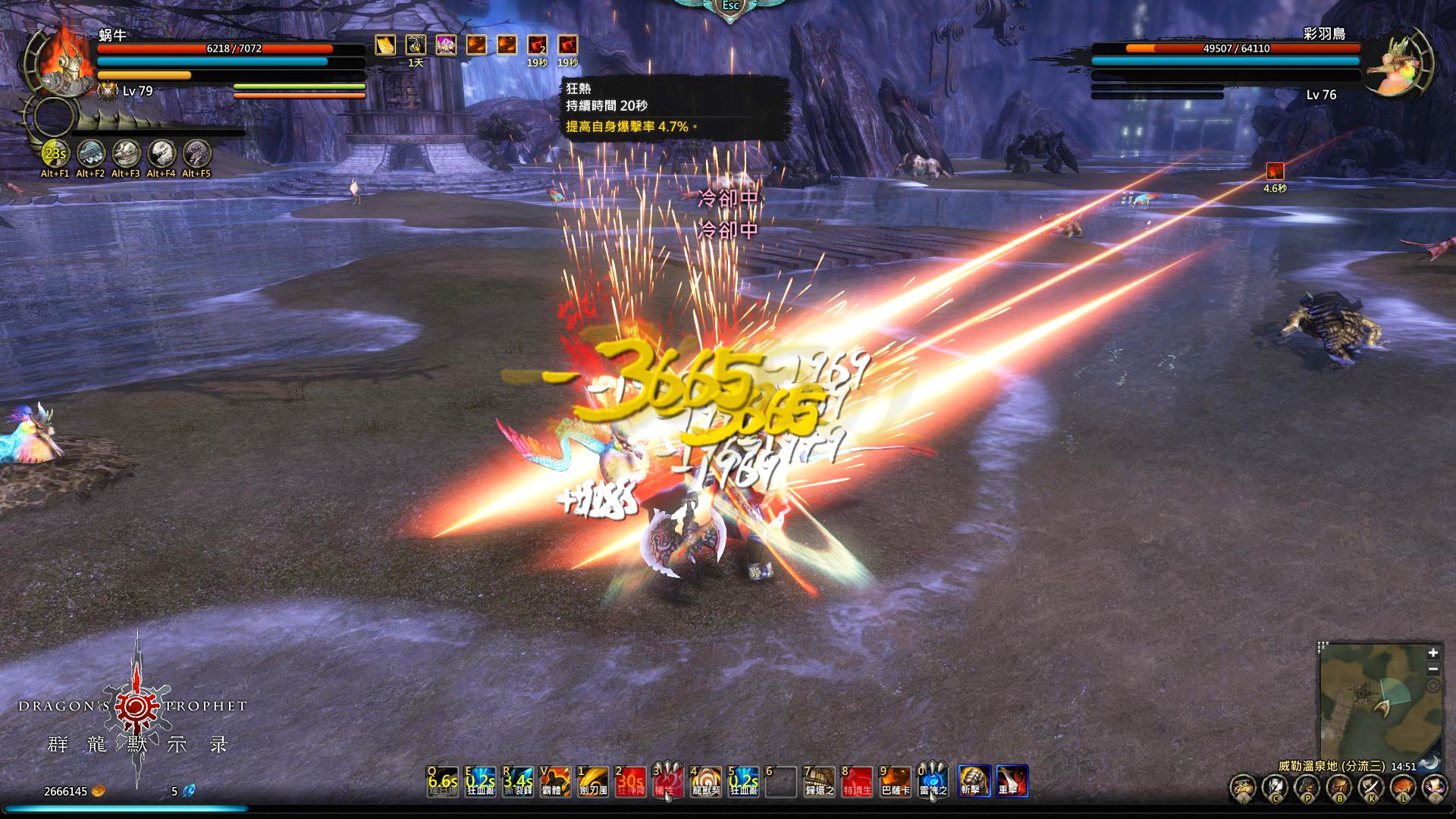
Task: Trigger the 龍獸契 spiral skill icon
Action: (x=706, y=781)
